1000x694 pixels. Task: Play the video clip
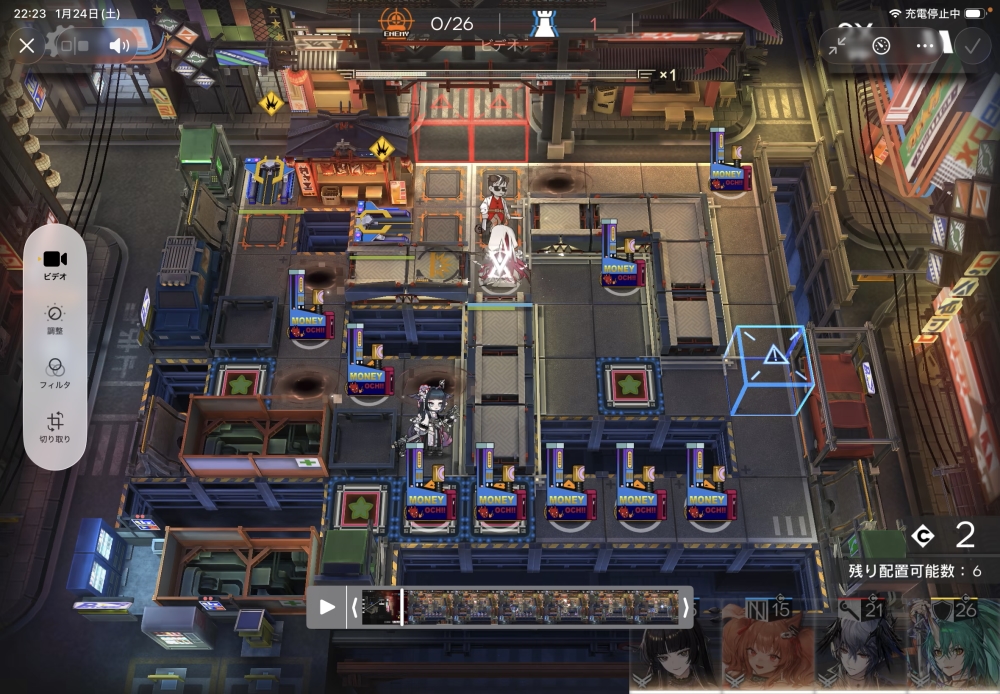pos(327,606)
